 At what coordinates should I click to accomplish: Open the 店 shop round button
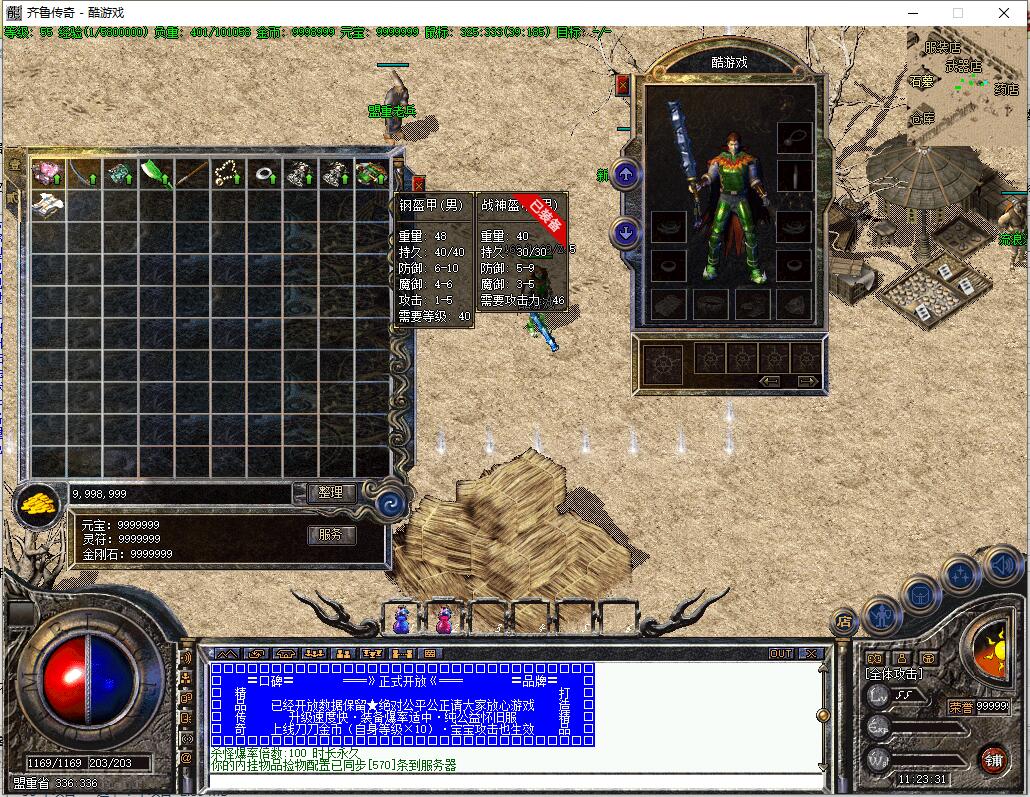[x=845, y=622]
